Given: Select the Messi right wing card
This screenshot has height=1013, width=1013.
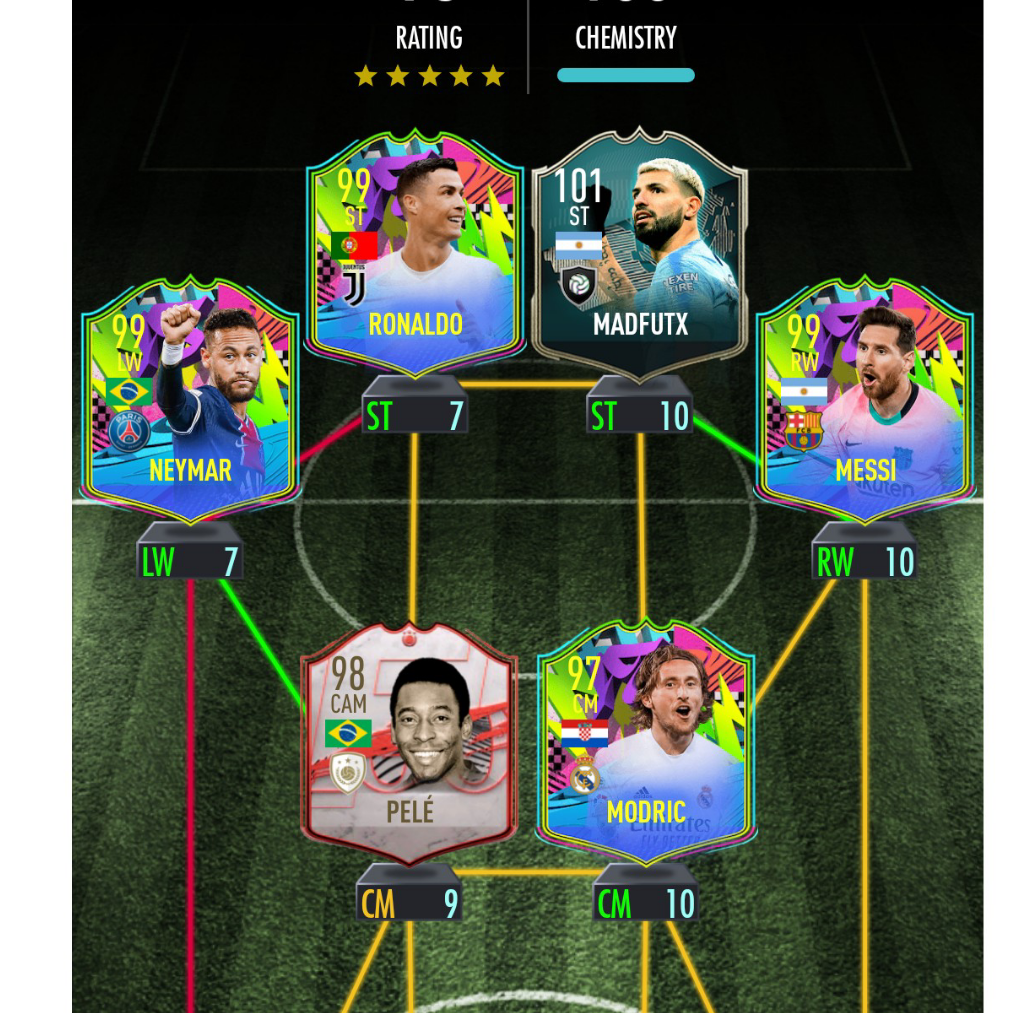Looking at the screenshot, I should [865, 400].
